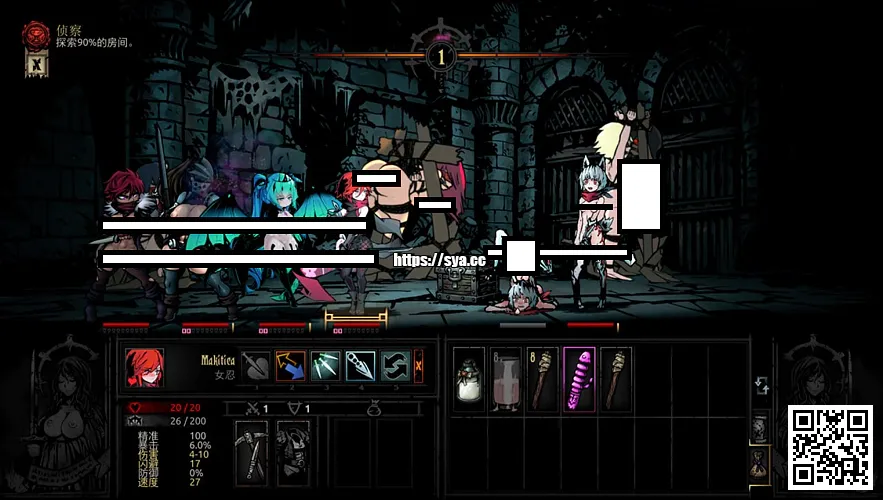Image resolution: width=883 pixels, height=500 pixels.
Task: Select the single torch beside the pink item
Action: [x=615, y=381]
